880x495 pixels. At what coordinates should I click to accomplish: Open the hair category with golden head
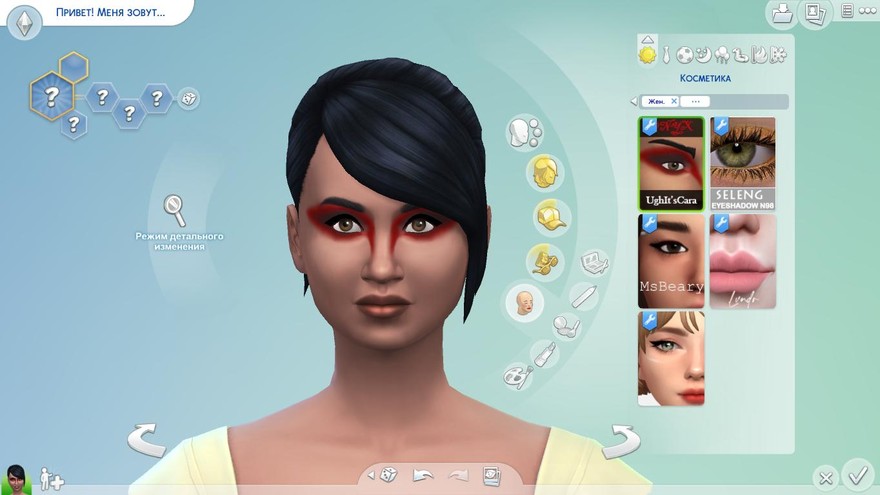(545, 169)
